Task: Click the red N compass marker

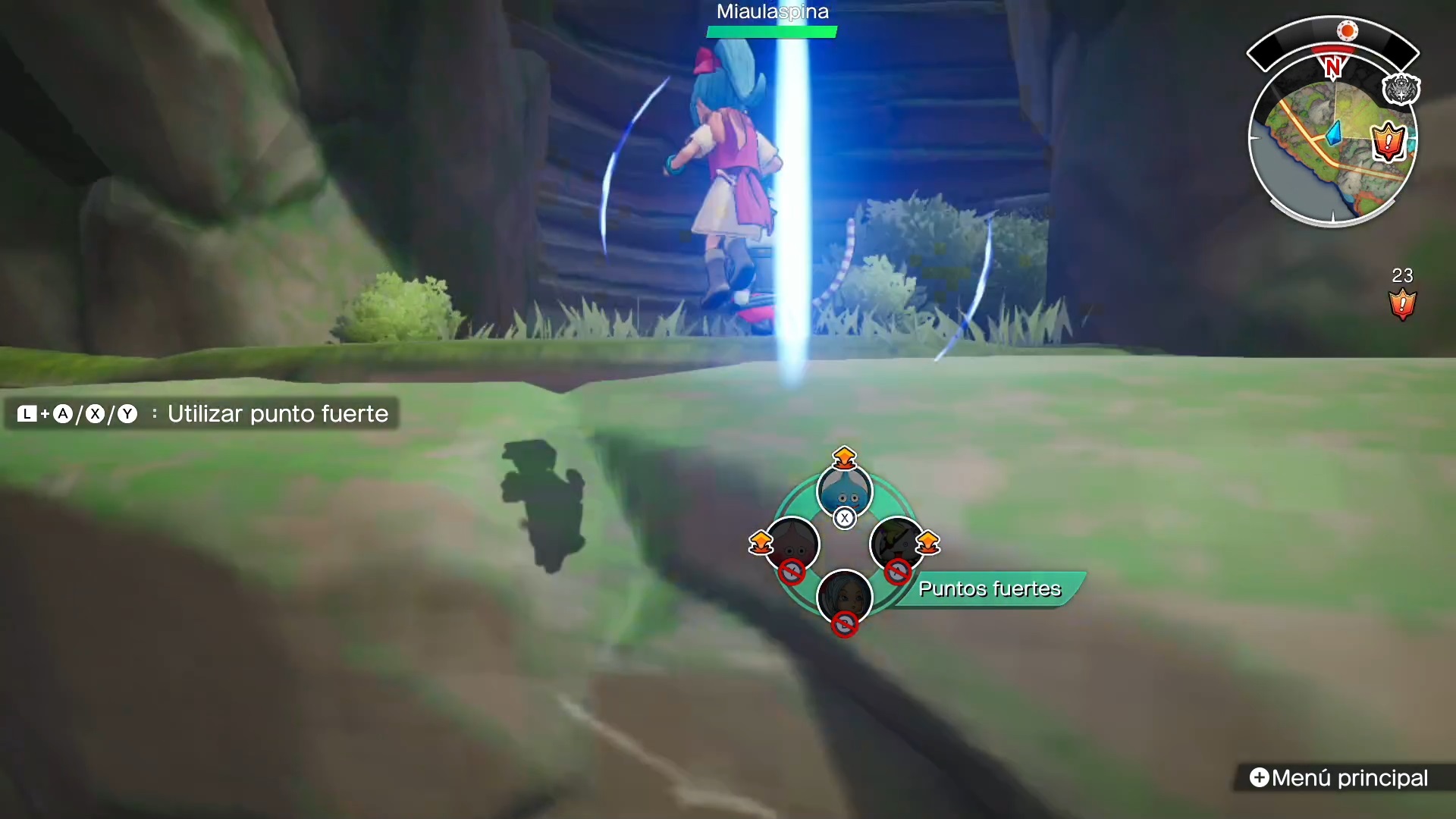Action: [x=1332, y=67]
